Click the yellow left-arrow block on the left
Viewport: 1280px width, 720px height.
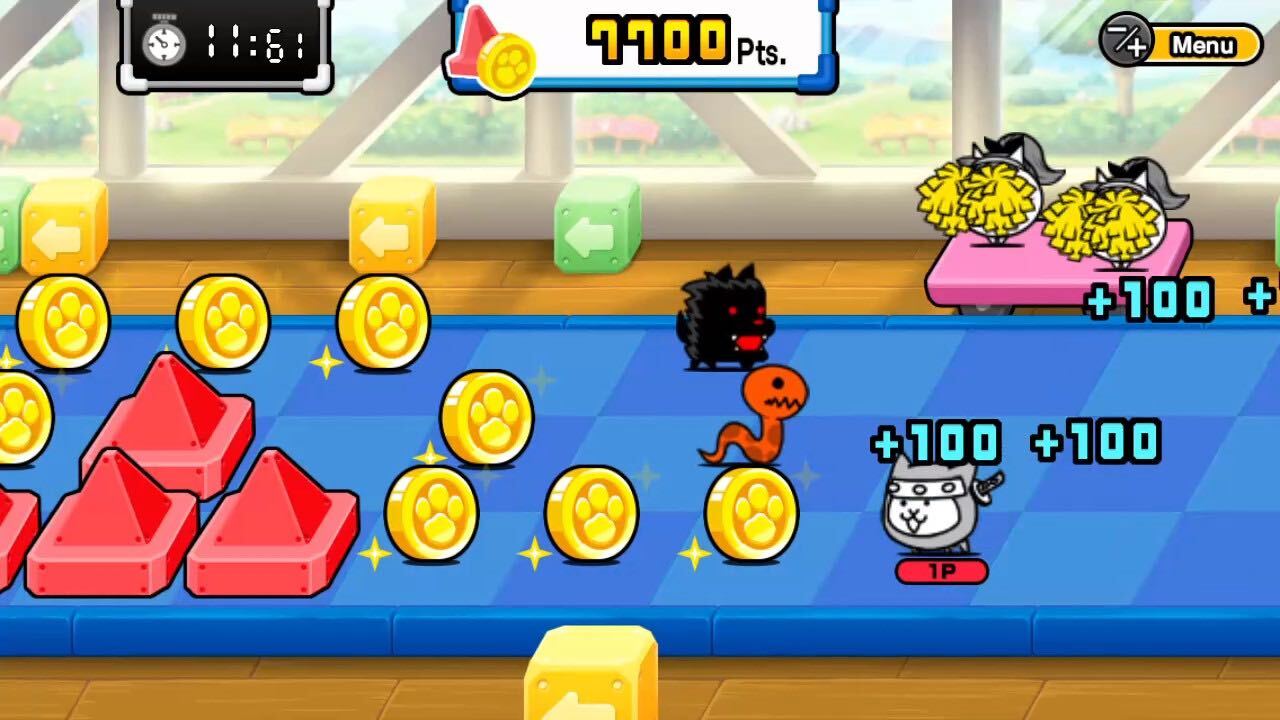[60, 232]
